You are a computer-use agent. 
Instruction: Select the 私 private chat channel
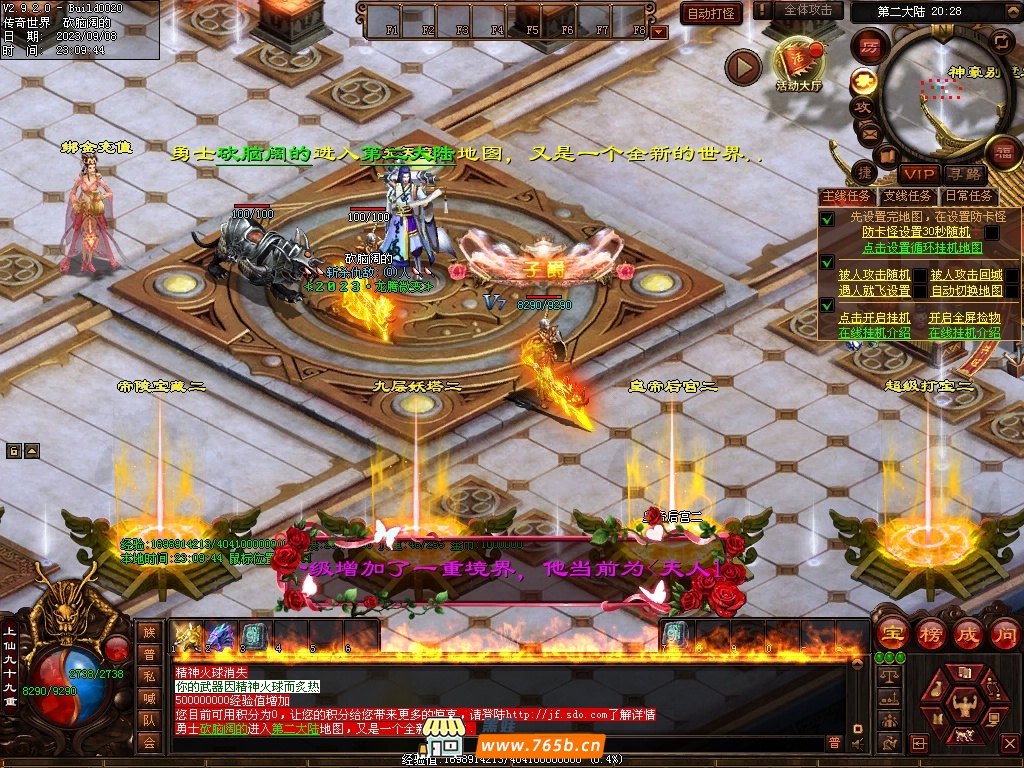coord(149,675)
